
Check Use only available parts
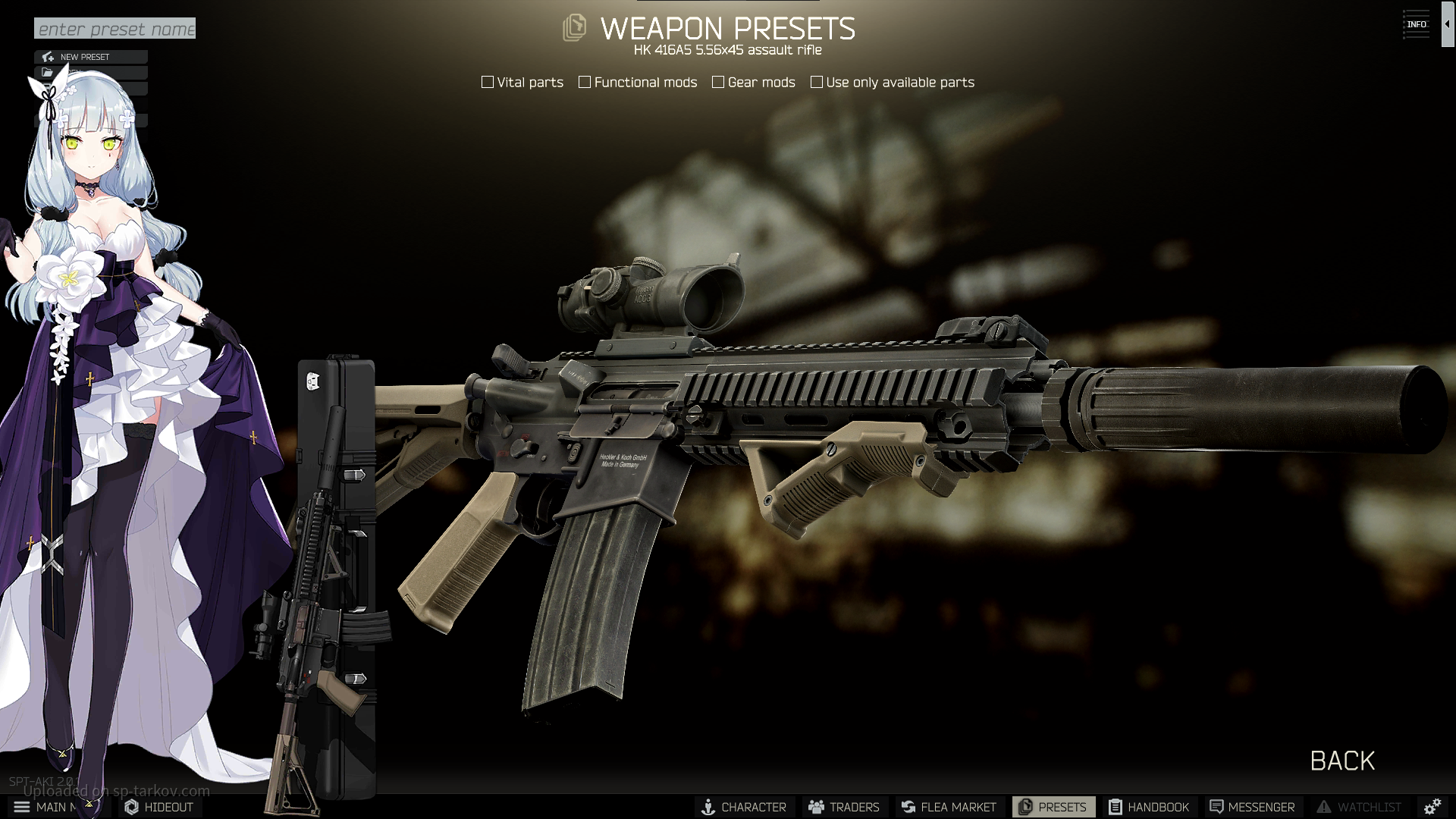pyautogui.click(x=817, y=82)
